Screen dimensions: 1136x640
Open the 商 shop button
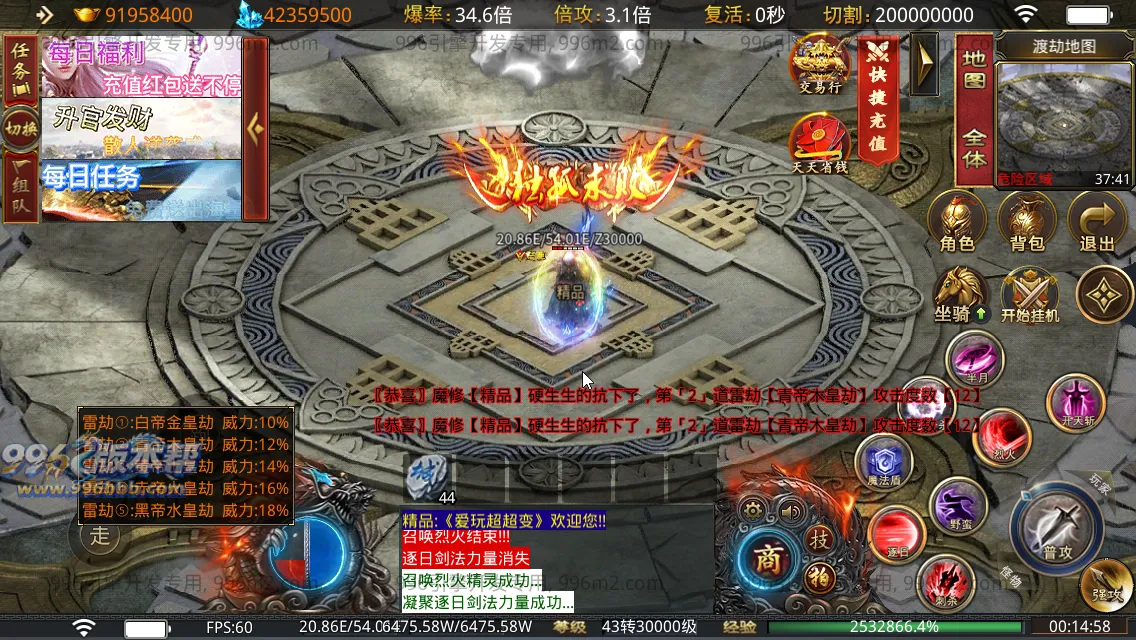pos(767,559)
